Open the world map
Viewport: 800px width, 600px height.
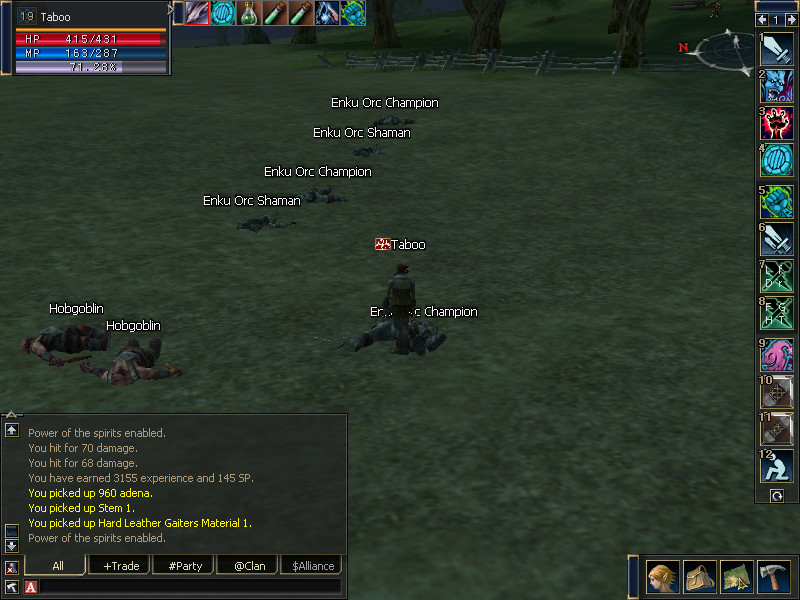737,577
